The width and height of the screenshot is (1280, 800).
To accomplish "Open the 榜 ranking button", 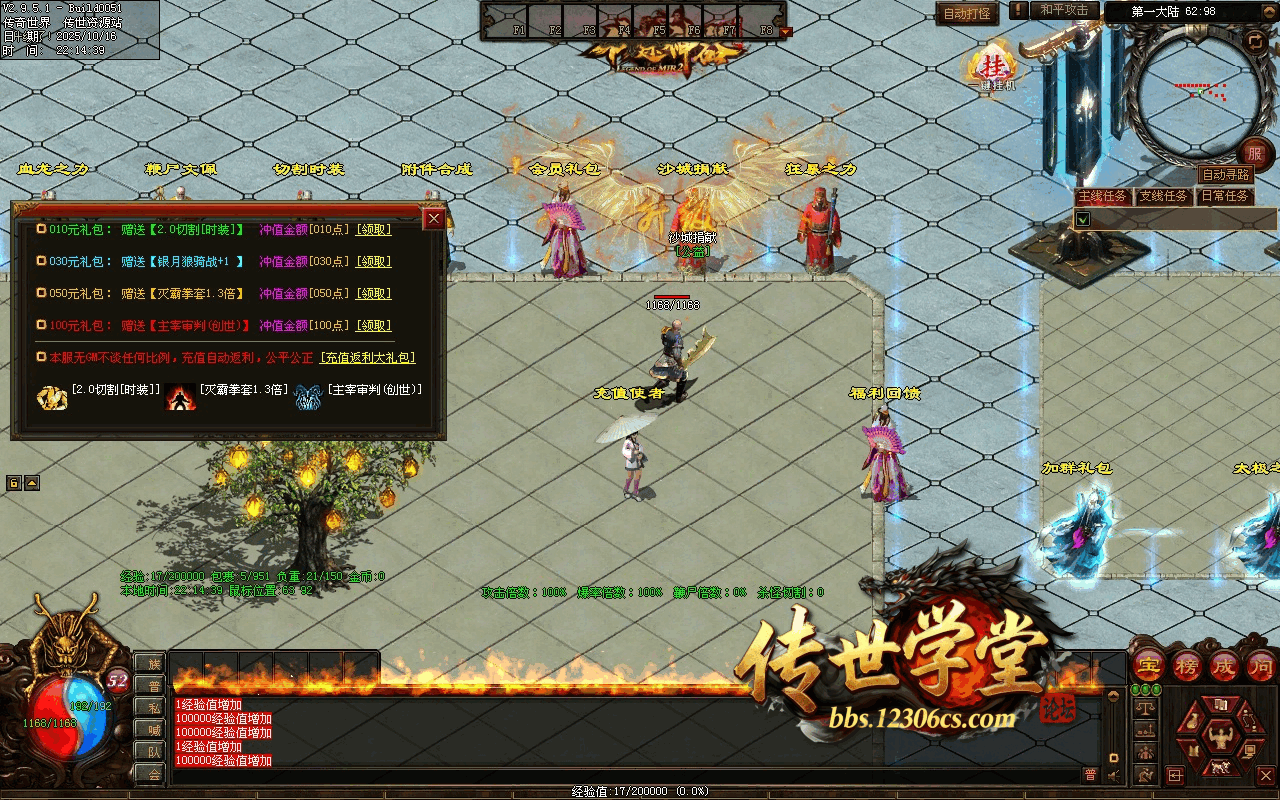I will pos(1187,665).
